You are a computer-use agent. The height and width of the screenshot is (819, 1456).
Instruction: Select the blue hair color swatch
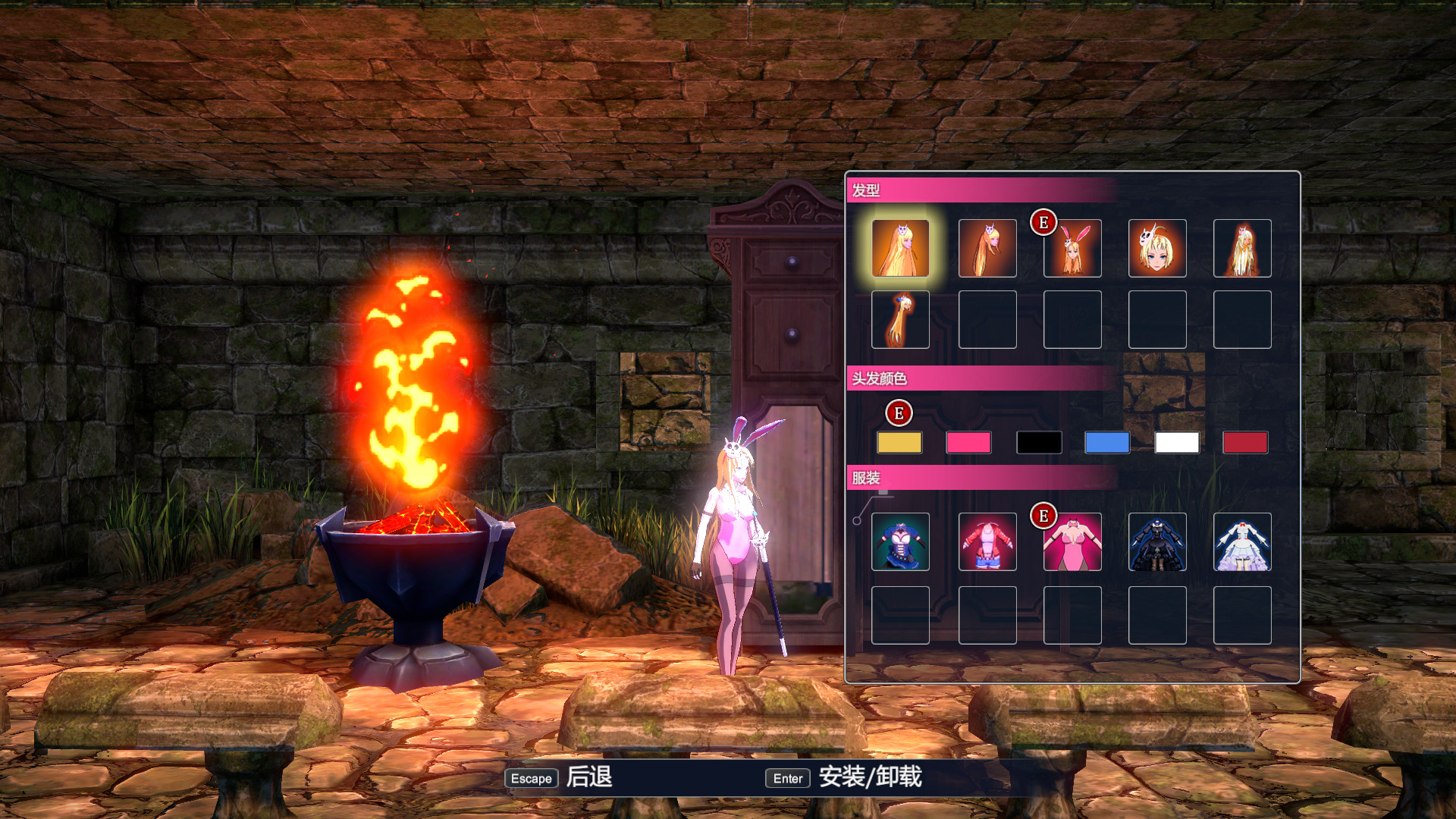(x=1107, y=442)
